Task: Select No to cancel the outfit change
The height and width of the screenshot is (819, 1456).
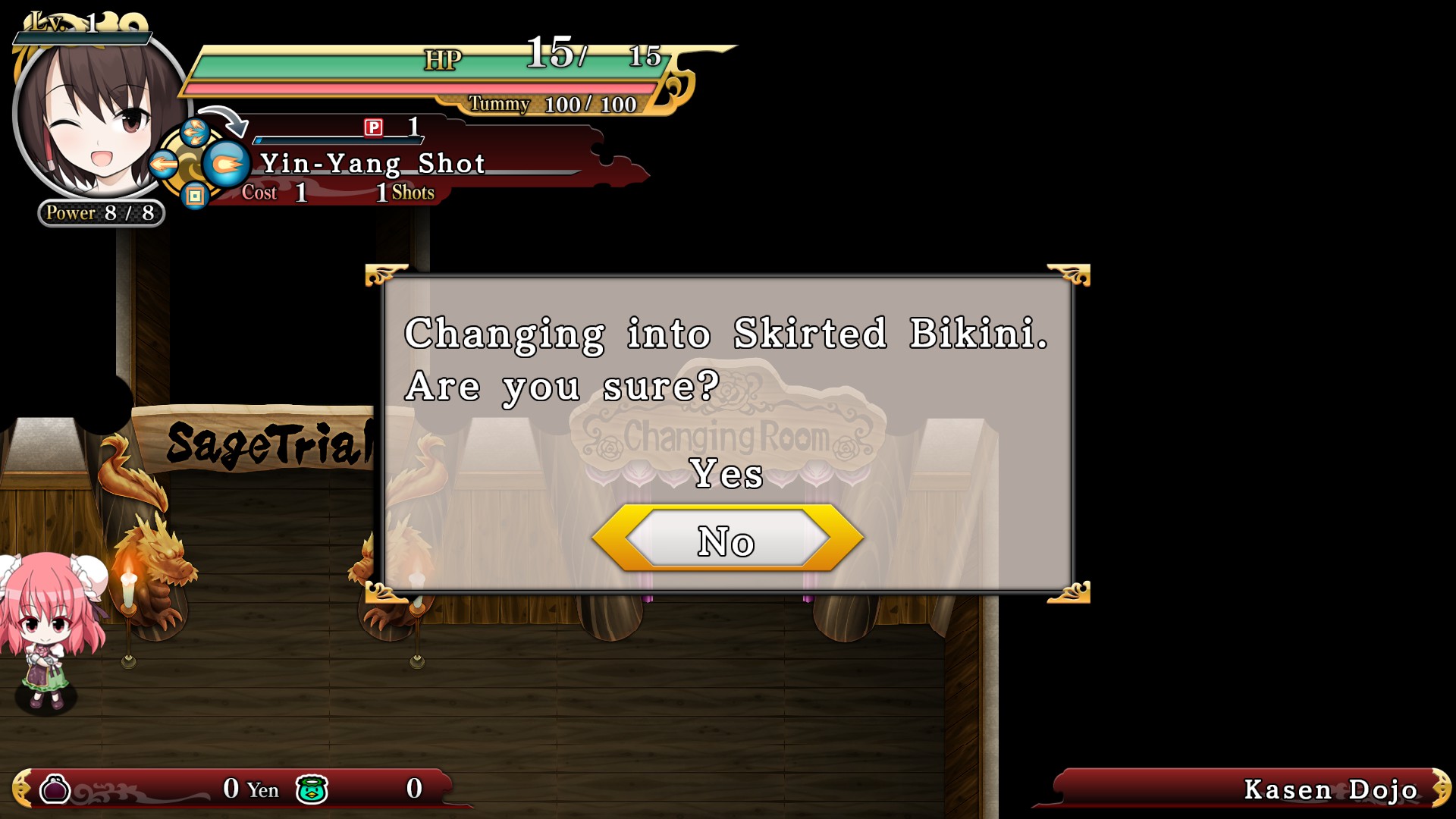Action: [726, 541]
